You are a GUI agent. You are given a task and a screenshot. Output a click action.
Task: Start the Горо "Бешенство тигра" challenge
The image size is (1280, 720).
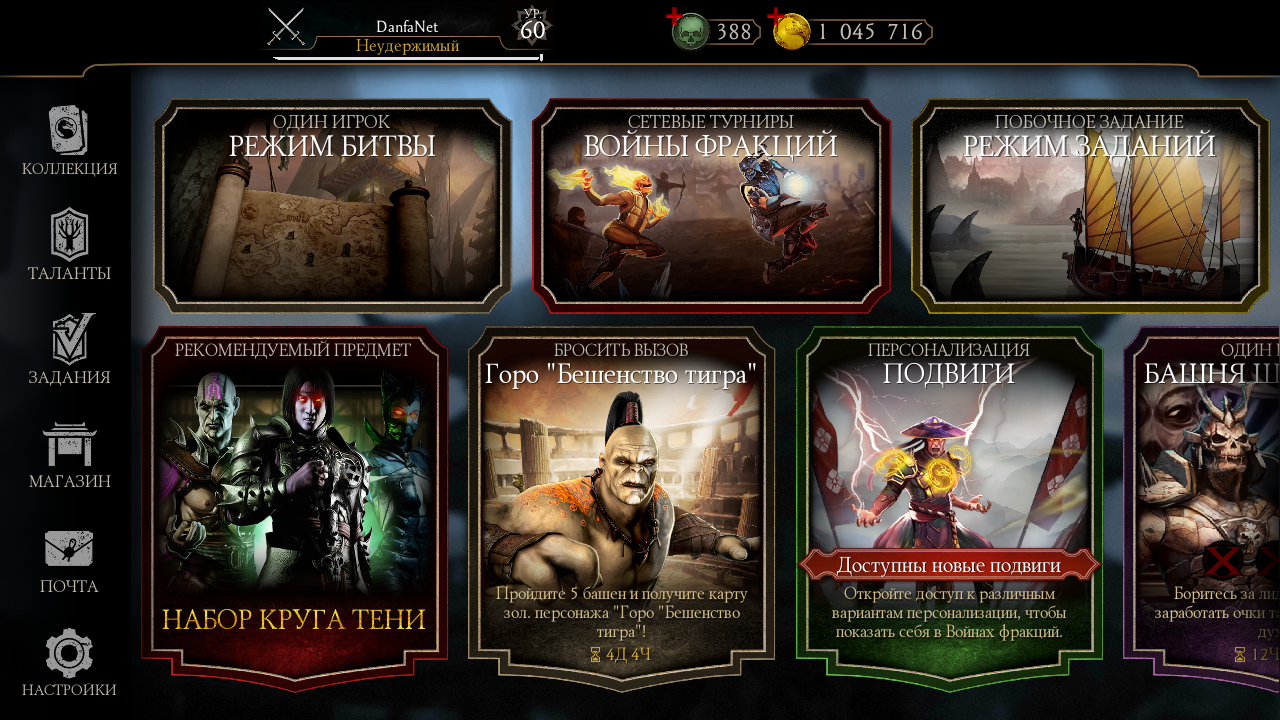pos(621,507)
